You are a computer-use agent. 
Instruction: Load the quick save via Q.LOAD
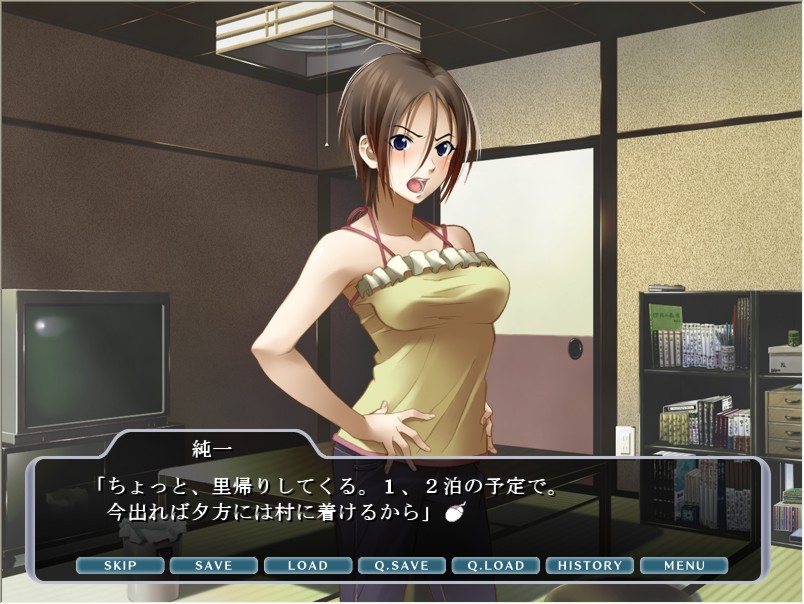(x=495, y=565)
